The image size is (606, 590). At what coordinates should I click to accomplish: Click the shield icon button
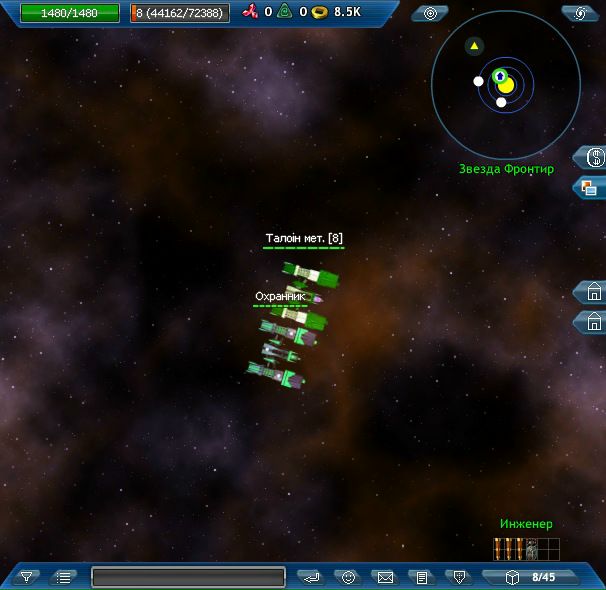458,577
